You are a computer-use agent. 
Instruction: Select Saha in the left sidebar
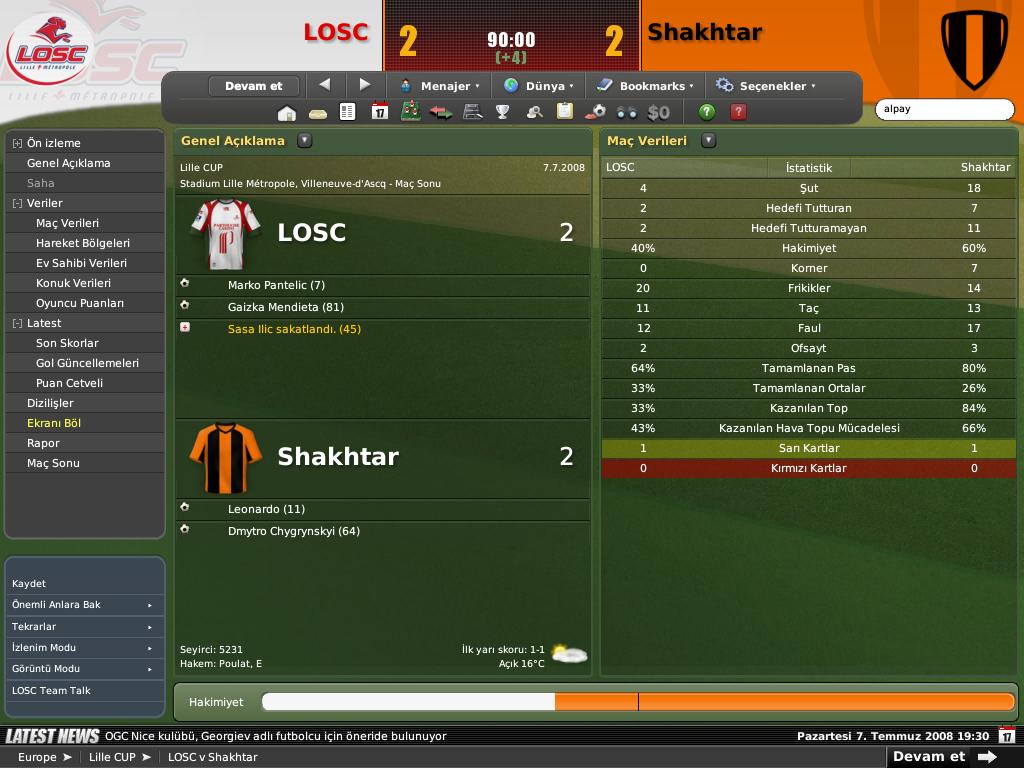point(41,183)
